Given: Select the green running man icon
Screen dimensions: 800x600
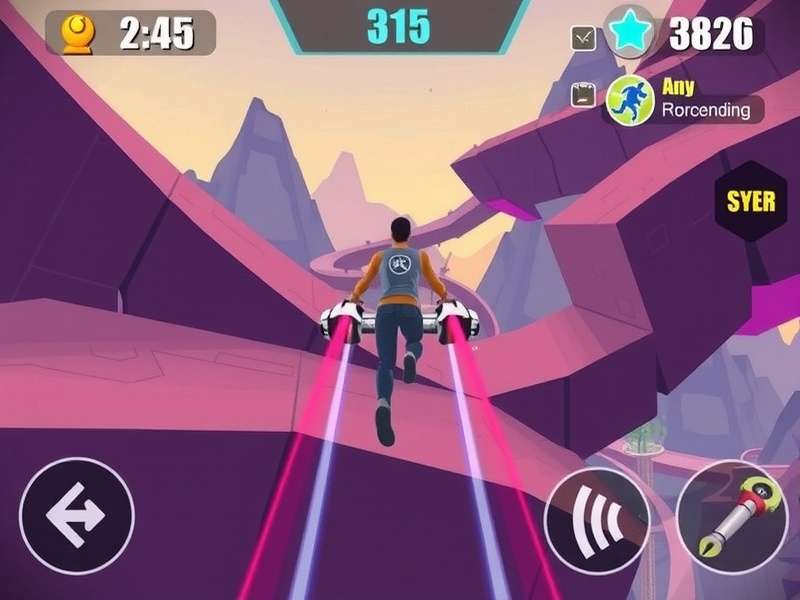Looking at the screenshot, I should click(629, 99).
